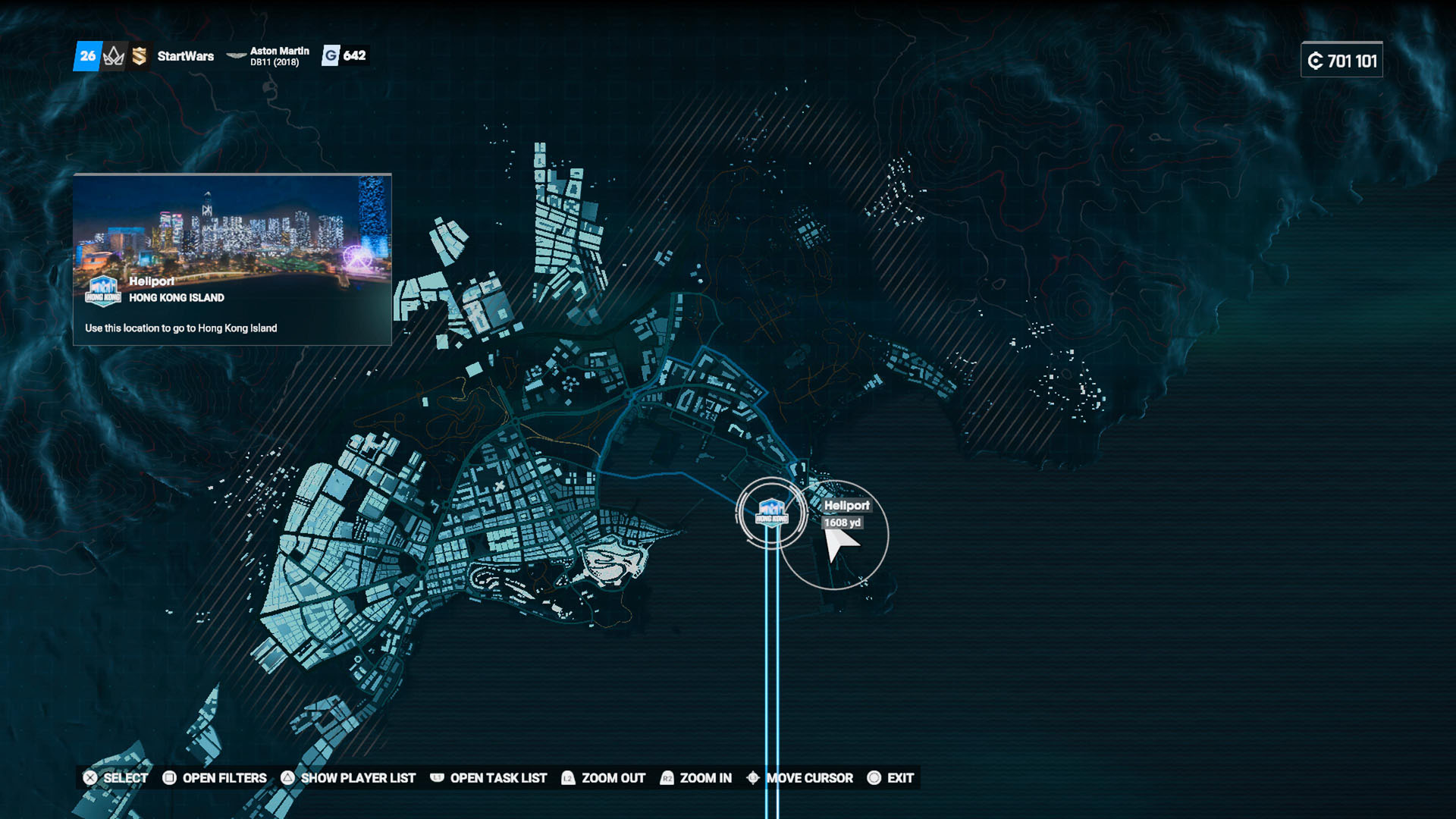This screenshot has width=1456, height=819.
Task: Open the Heliport location preview card
Action: coord(232,259)
